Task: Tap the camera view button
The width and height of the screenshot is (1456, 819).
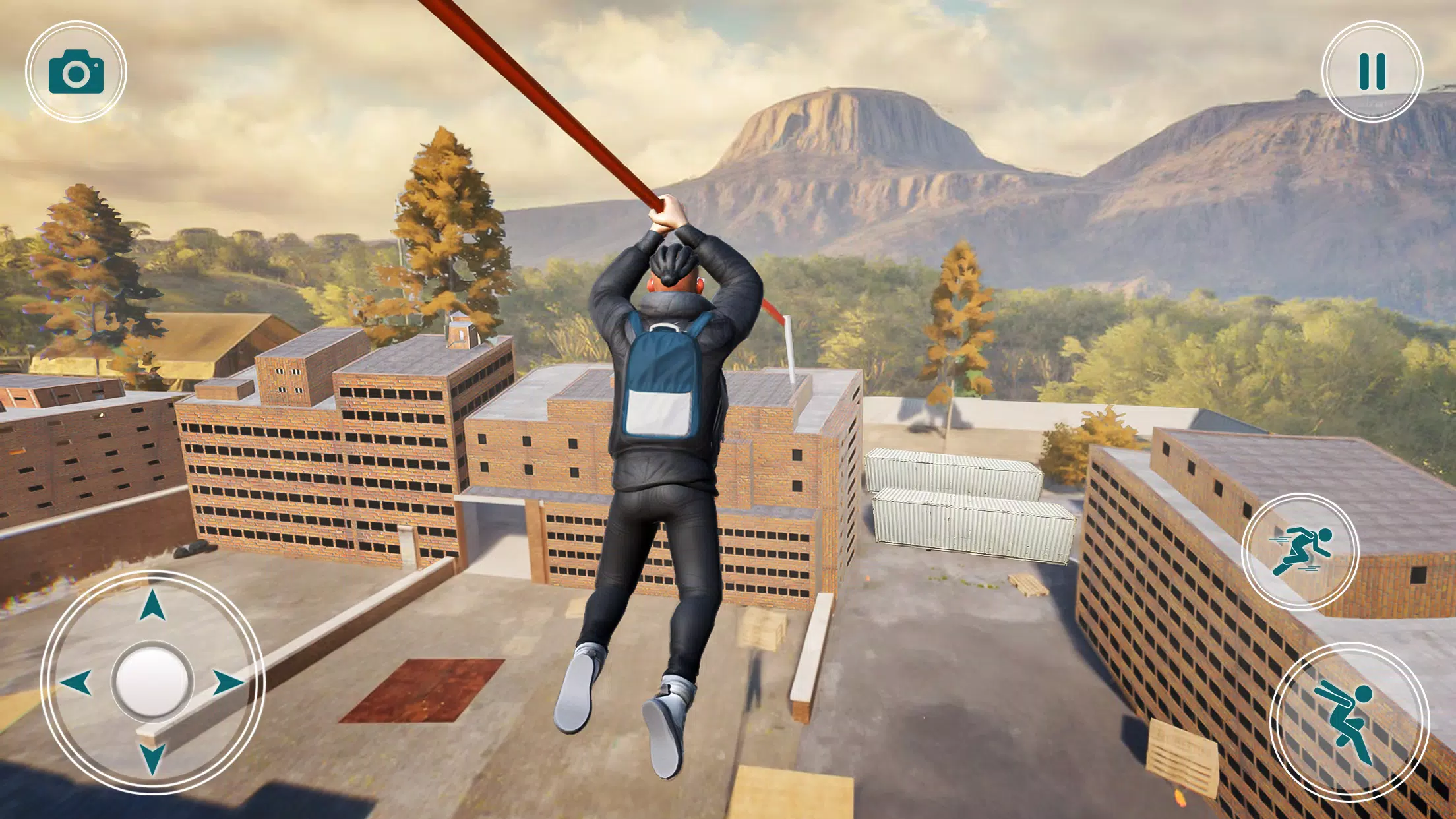Action: (76, 72)
